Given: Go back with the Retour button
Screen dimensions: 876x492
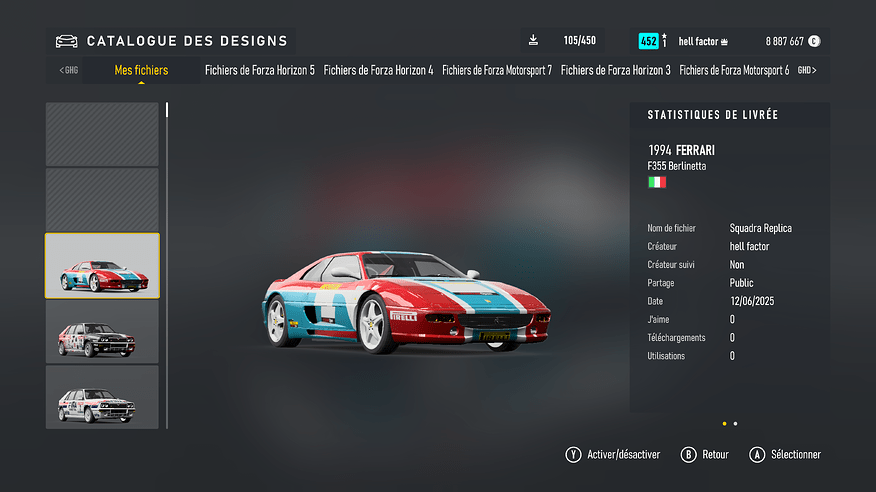Looking at the screenshot, I should click(705, 455).
